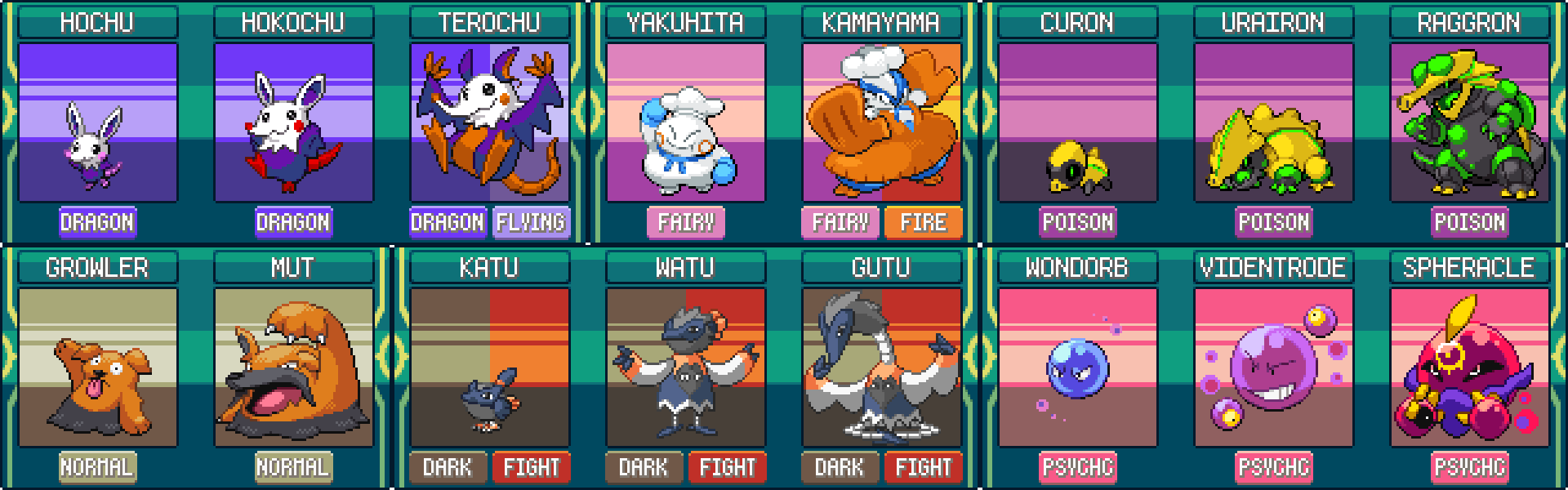This screenshot has width=1568, height=490.
Task: Select the Growler dog portrait
Action: 97,367
